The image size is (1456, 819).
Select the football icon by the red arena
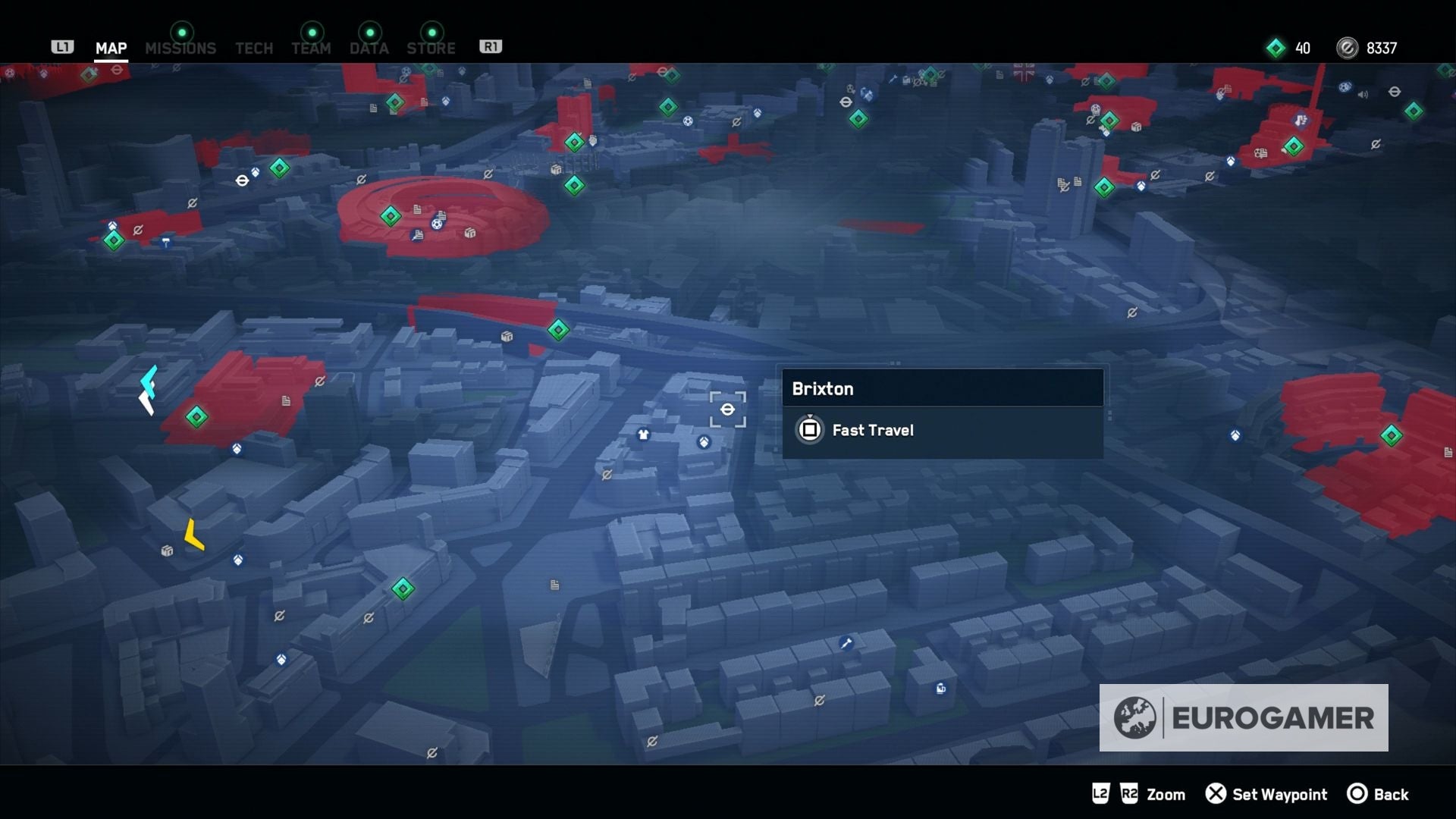pos(437,224)
